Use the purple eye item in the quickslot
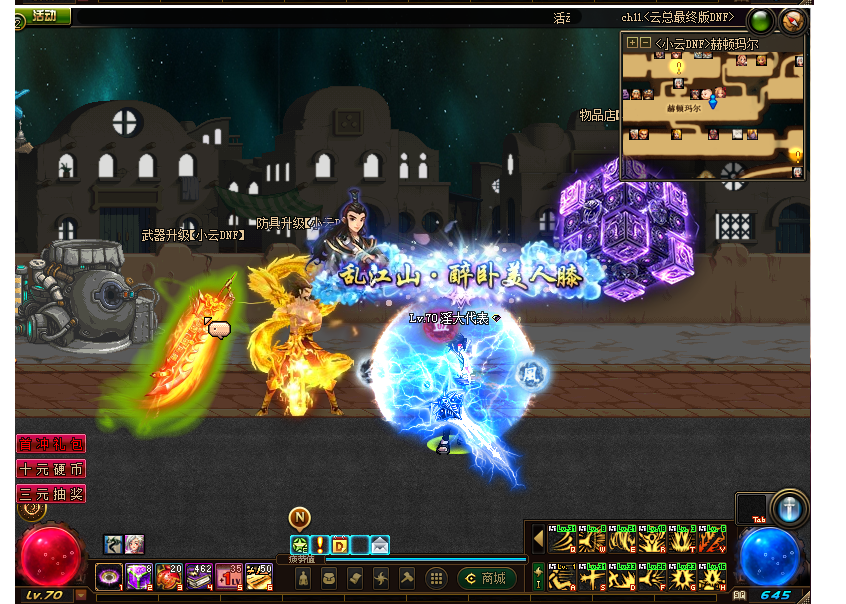This screenshot has height=604, width=846. 108,576
